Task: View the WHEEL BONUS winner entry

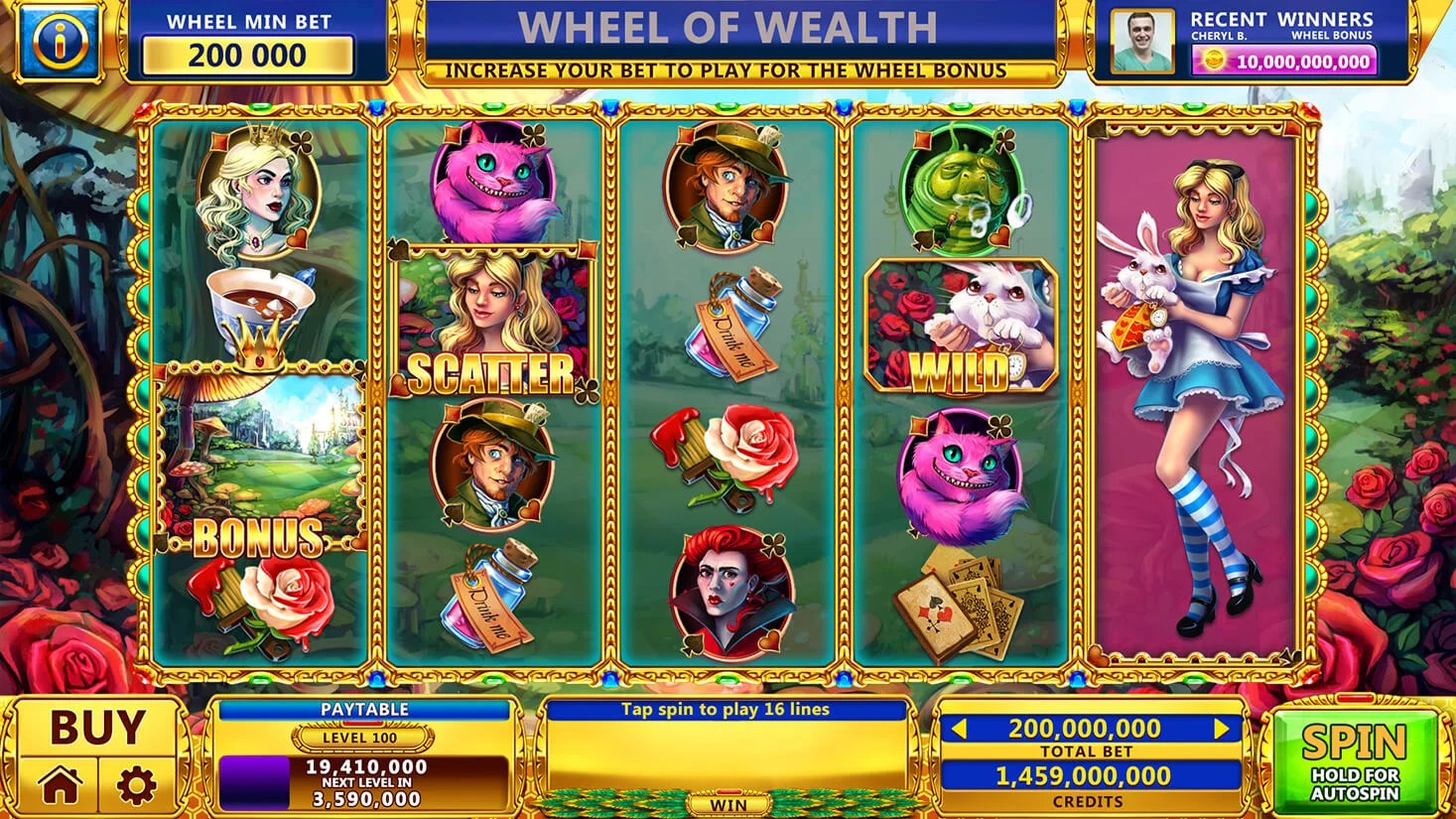Action: click(x=1335, y=36)
